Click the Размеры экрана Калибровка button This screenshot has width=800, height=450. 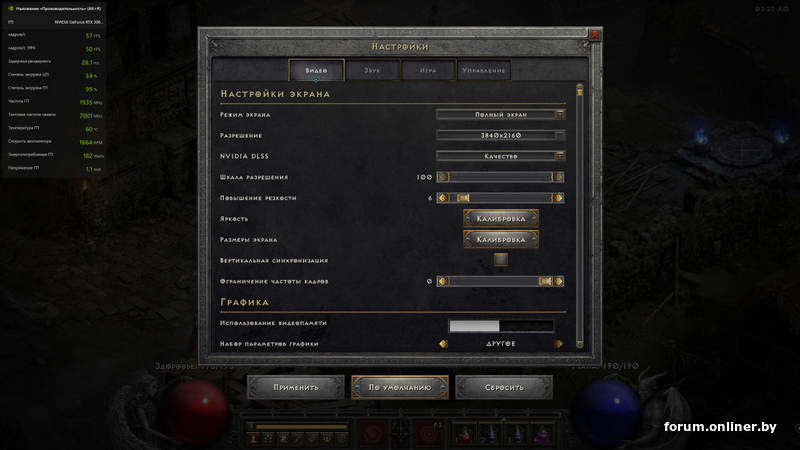tap(501, 240)
